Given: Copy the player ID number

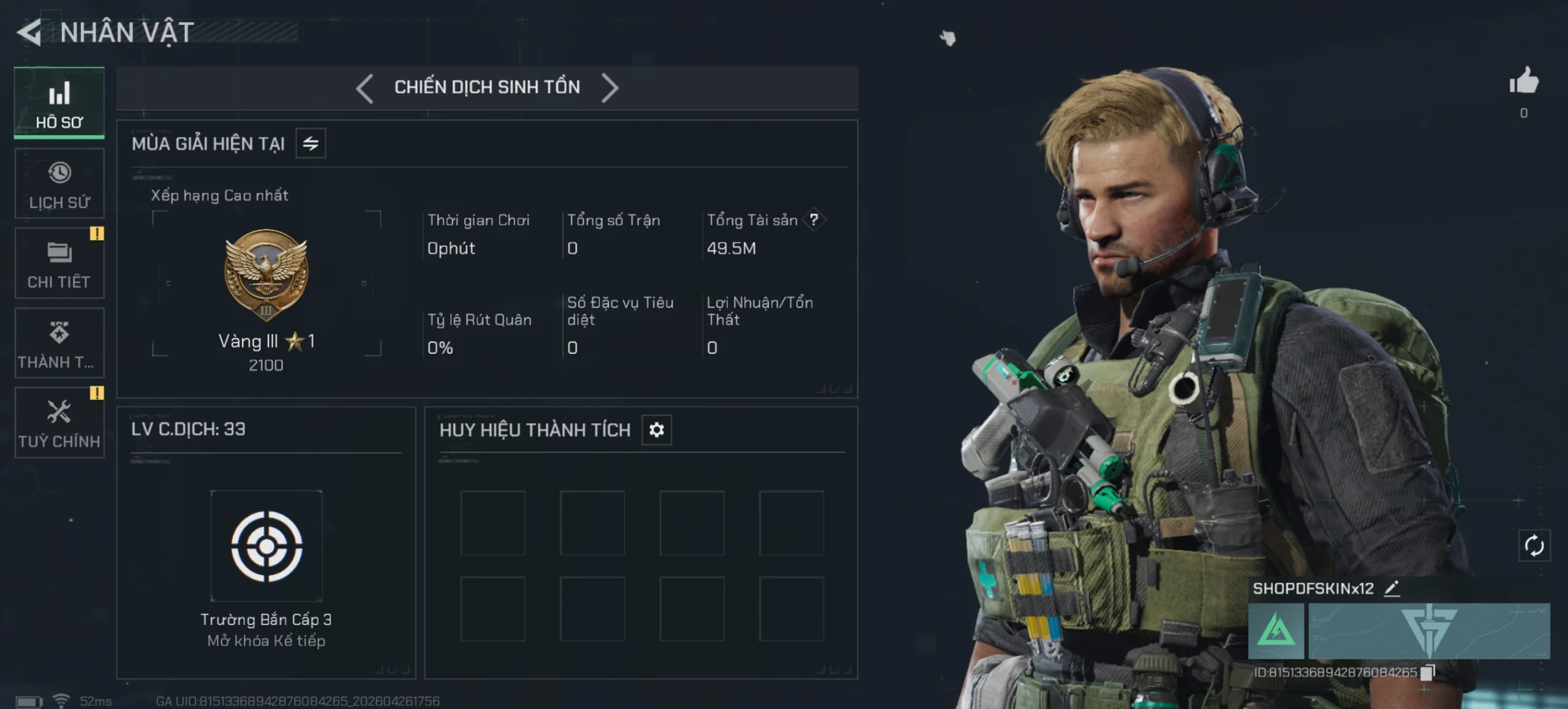Looking at the screenshot, I should point(1428,672).
